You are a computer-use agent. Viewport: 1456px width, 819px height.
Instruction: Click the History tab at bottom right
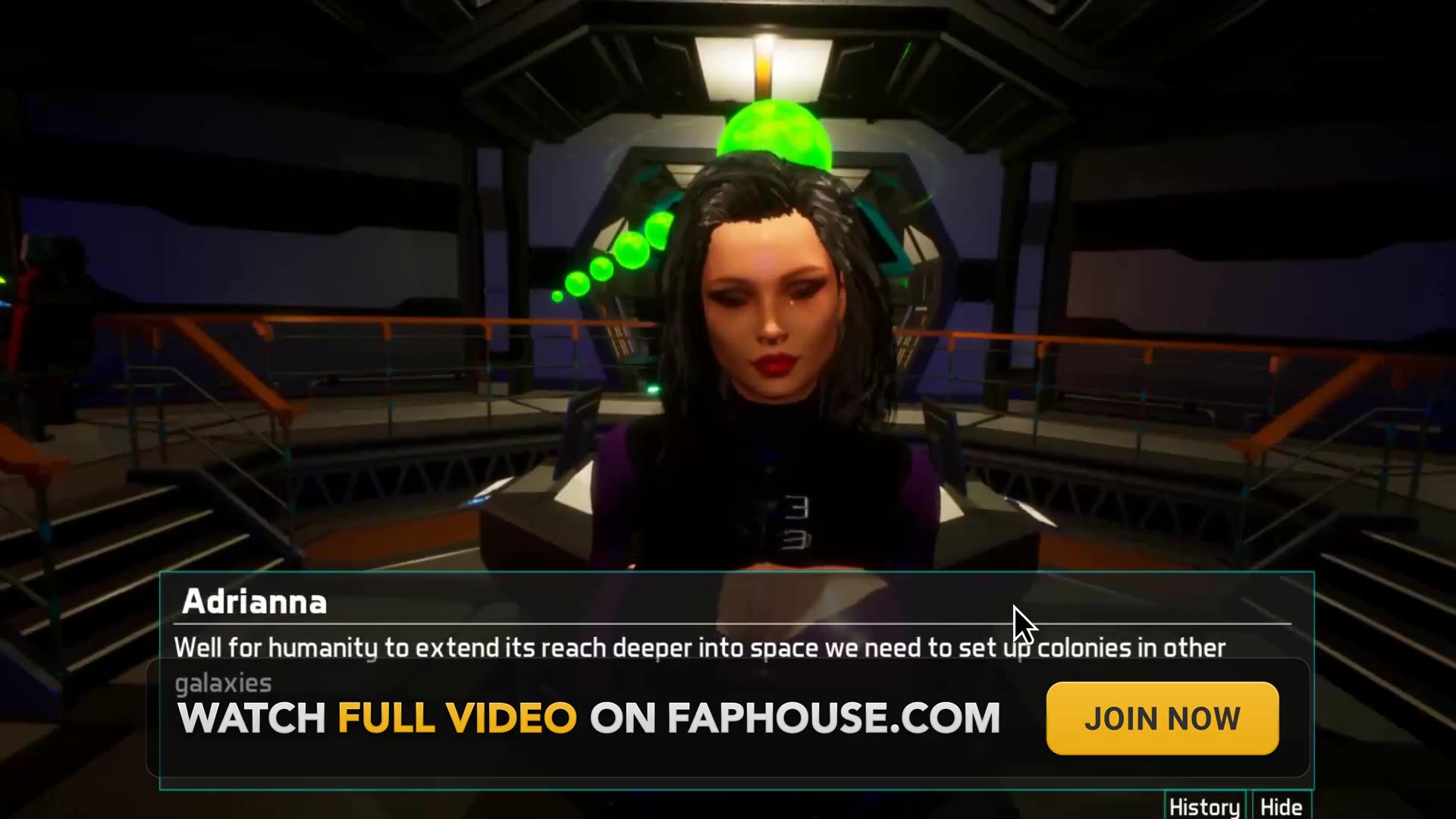pyautogui.click(x=1204, y=808)
